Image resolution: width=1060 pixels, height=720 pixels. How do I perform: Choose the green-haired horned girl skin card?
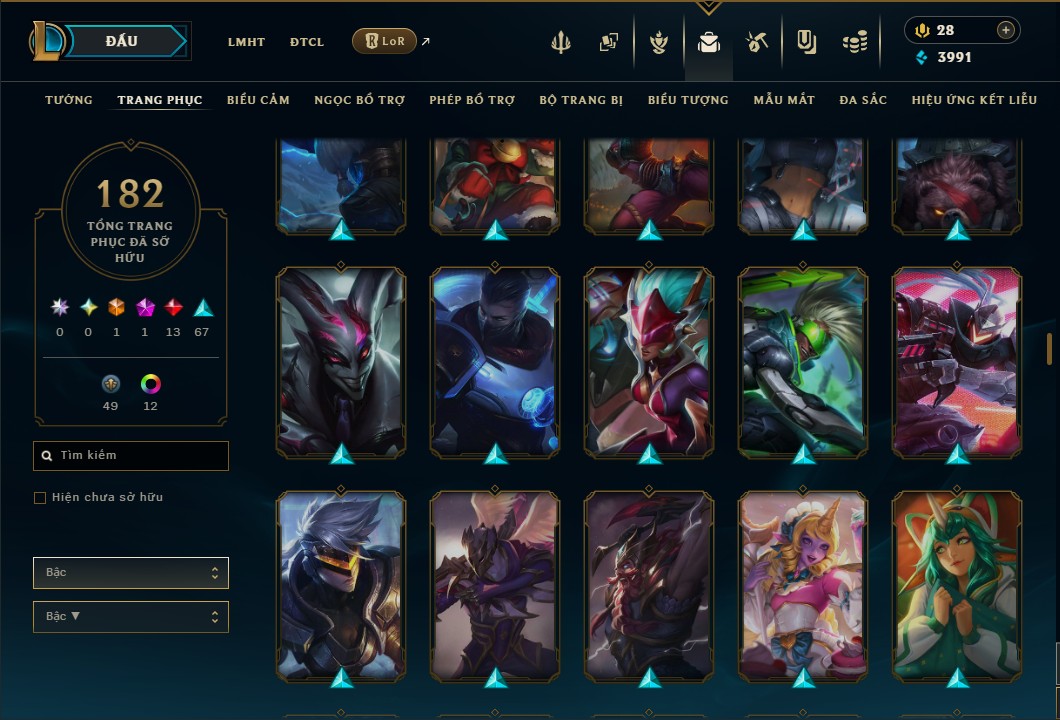957,584
